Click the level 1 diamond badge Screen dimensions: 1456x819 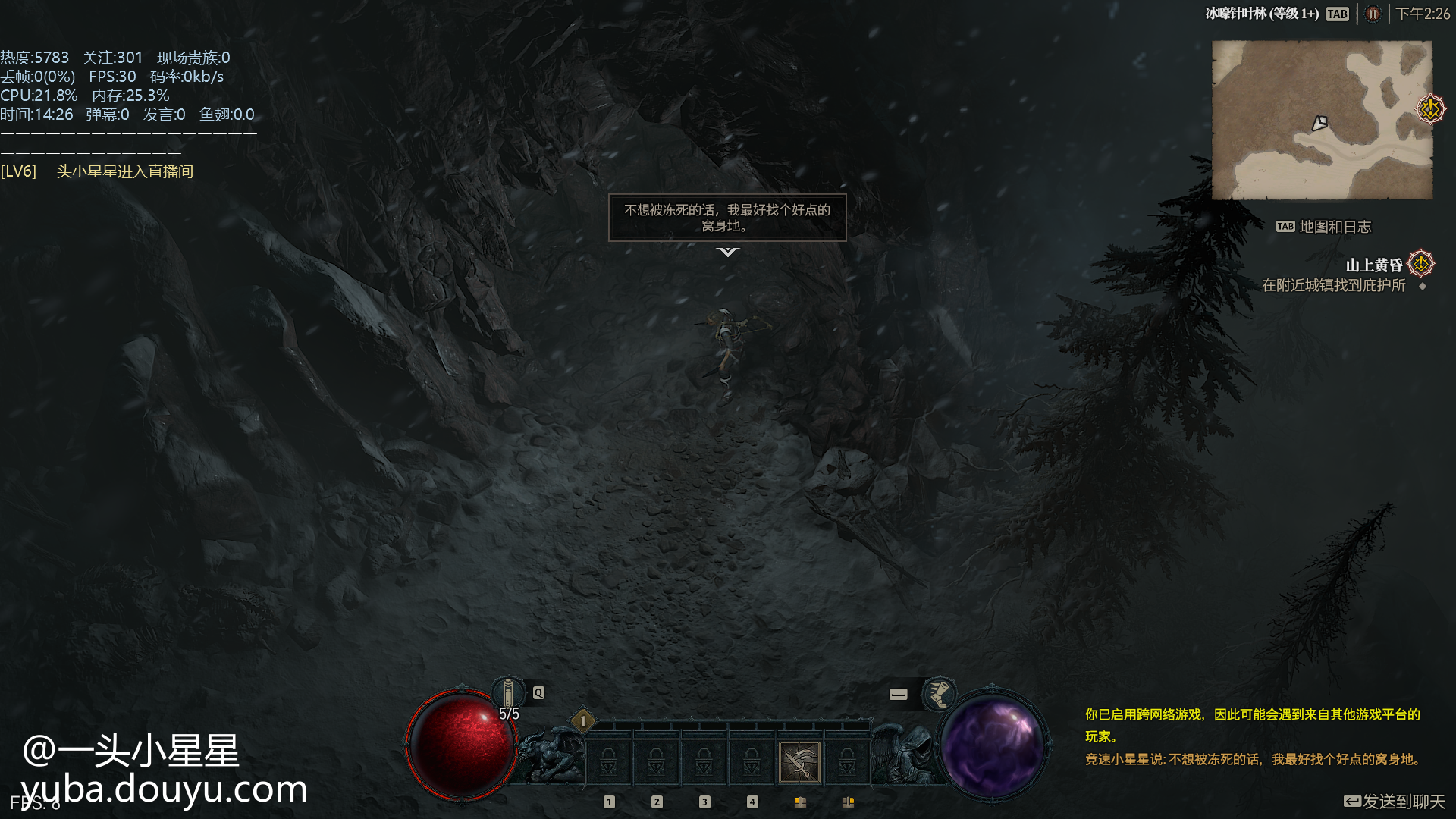pos(583,720)
